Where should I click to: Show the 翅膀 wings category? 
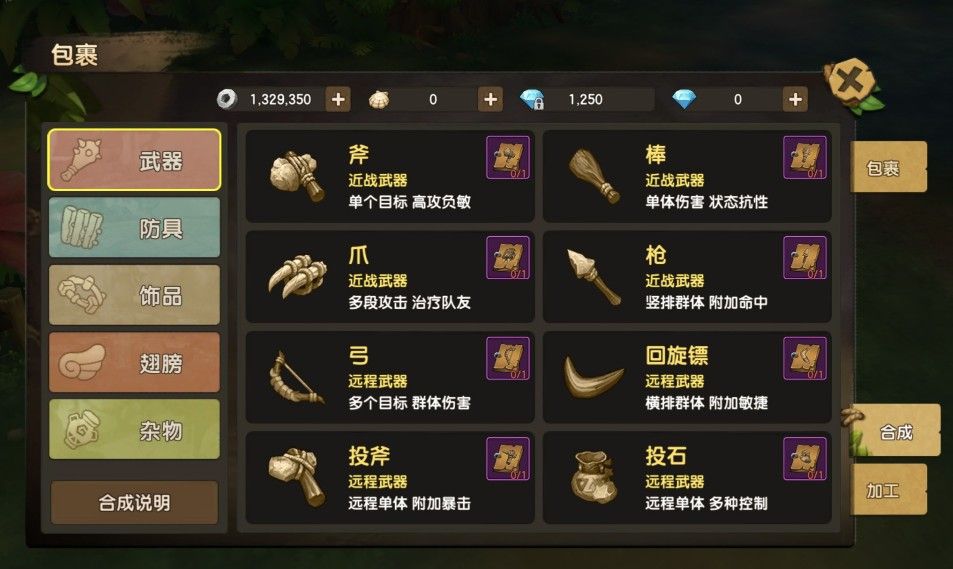coord(134,362)
